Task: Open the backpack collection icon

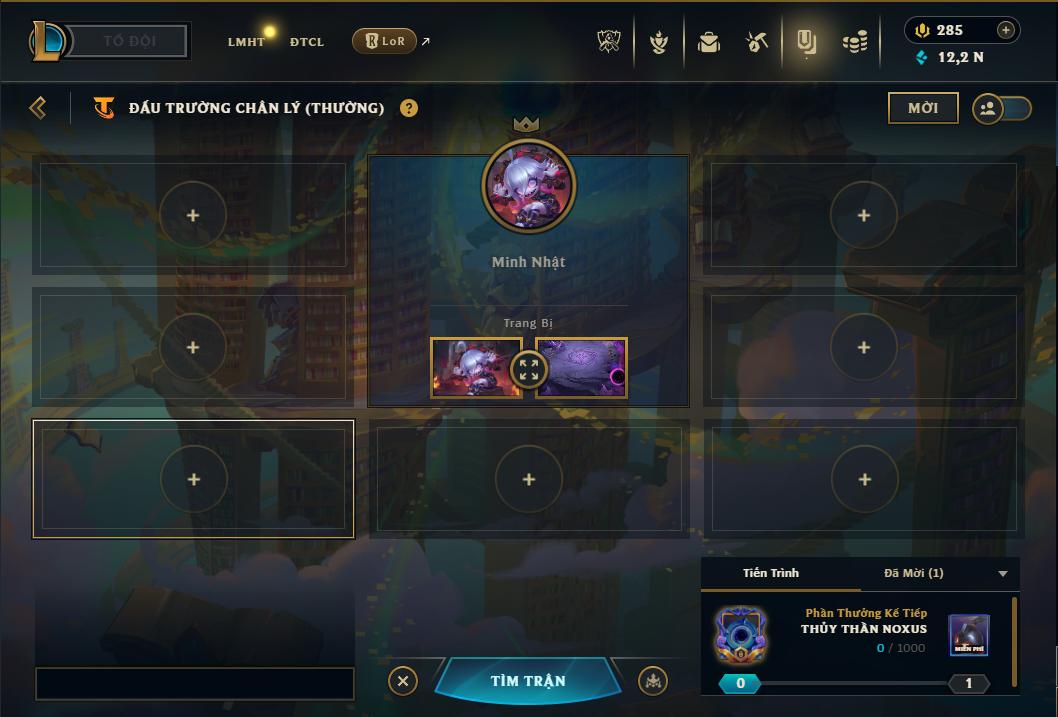Action: (x=709, y=42)
